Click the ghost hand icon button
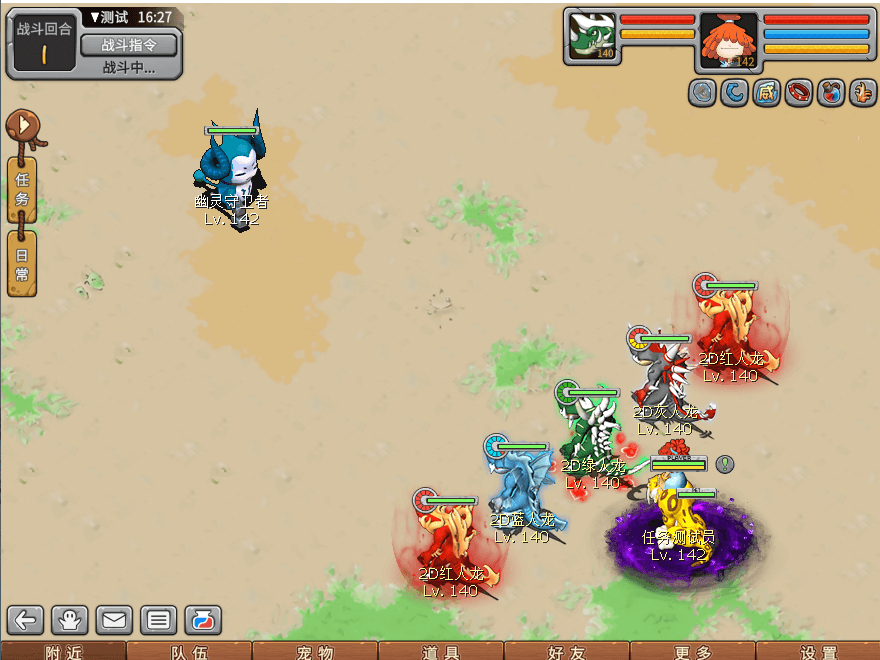Screen dimensions: 880x660 pyautogui.click(x=70, y=620)
